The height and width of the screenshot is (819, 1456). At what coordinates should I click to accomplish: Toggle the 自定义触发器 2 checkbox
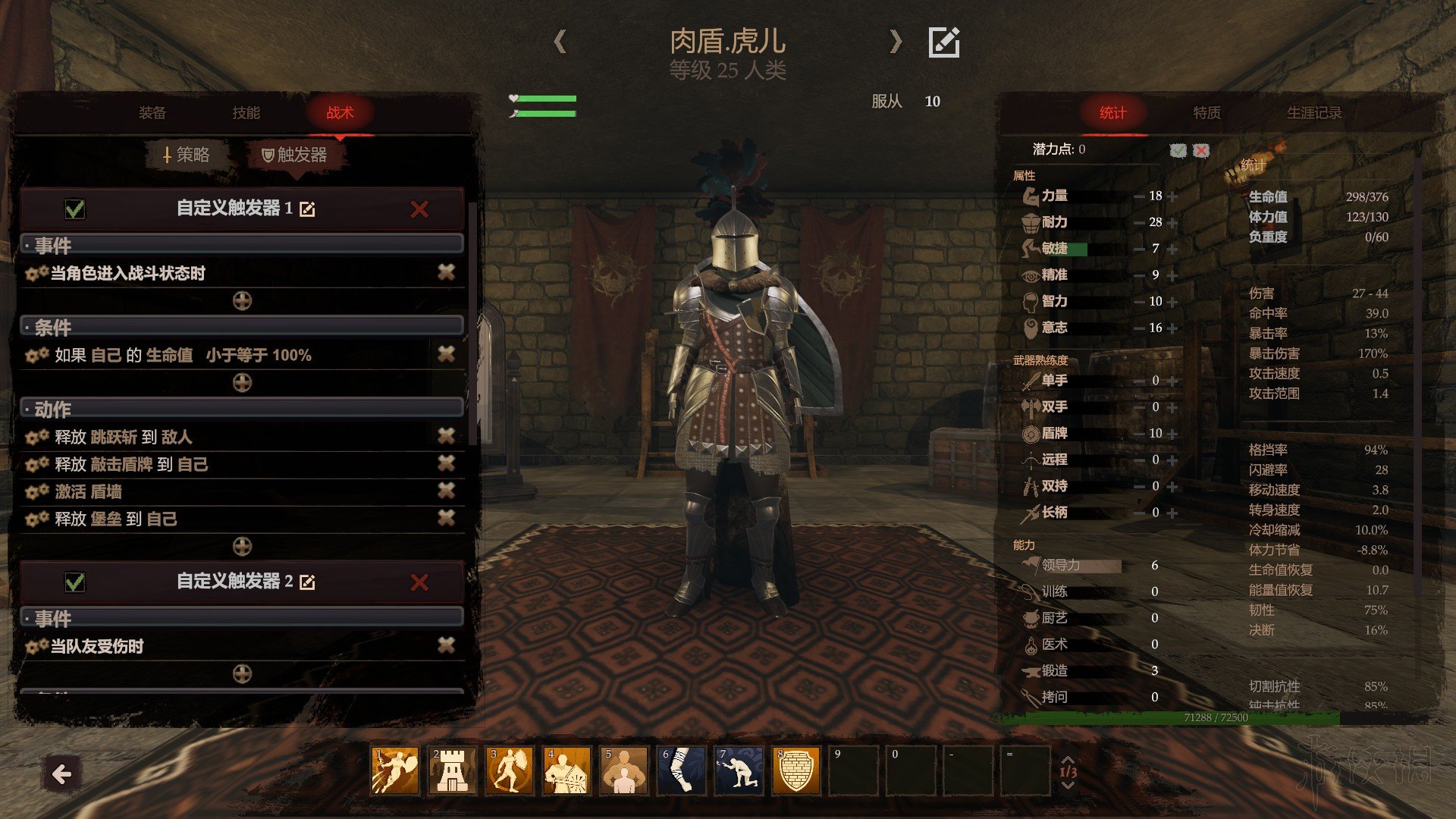[75, 582]
